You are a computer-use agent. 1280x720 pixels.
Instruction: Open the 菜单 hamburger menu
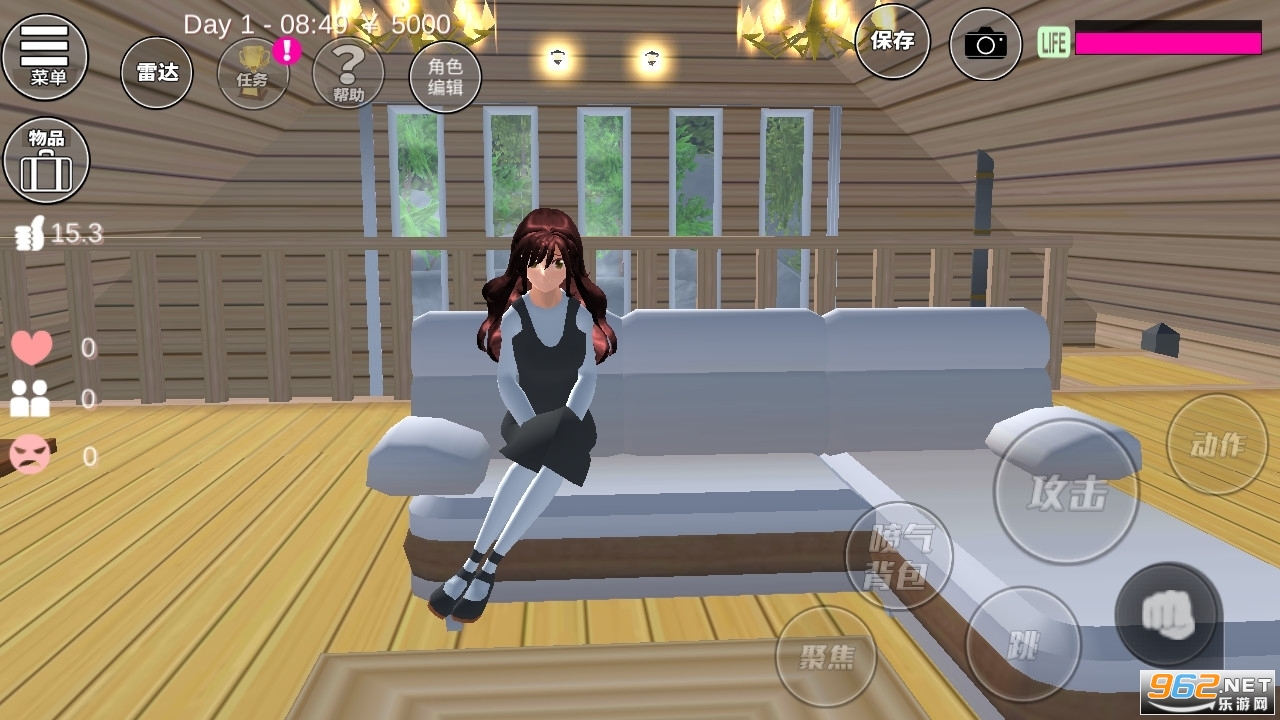pyautogui.click(x=45, y=55)
